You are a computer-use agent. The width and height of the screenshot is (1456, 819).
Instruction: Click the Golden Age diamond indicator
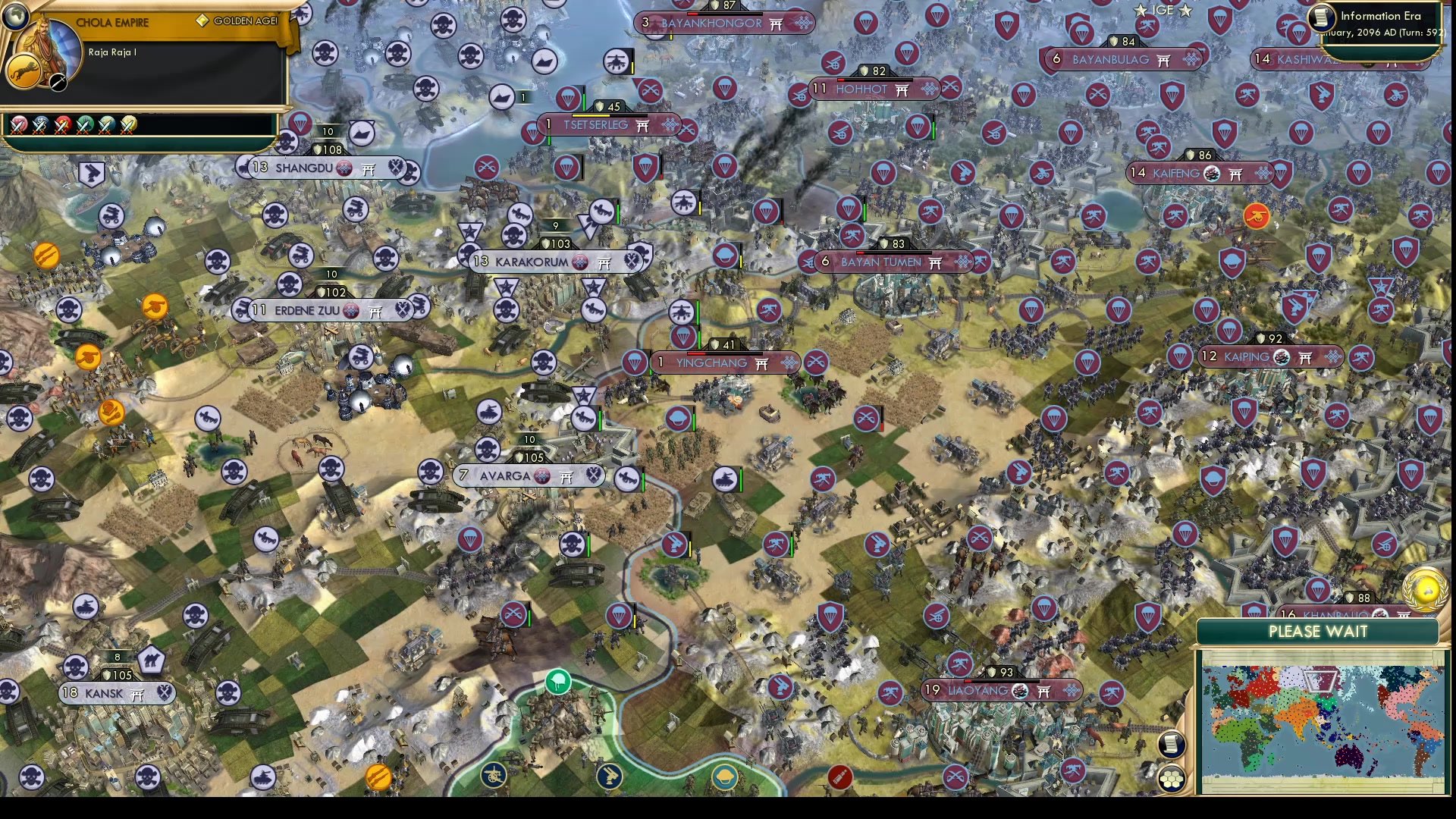pyautogui.click(x=203, y=20)
